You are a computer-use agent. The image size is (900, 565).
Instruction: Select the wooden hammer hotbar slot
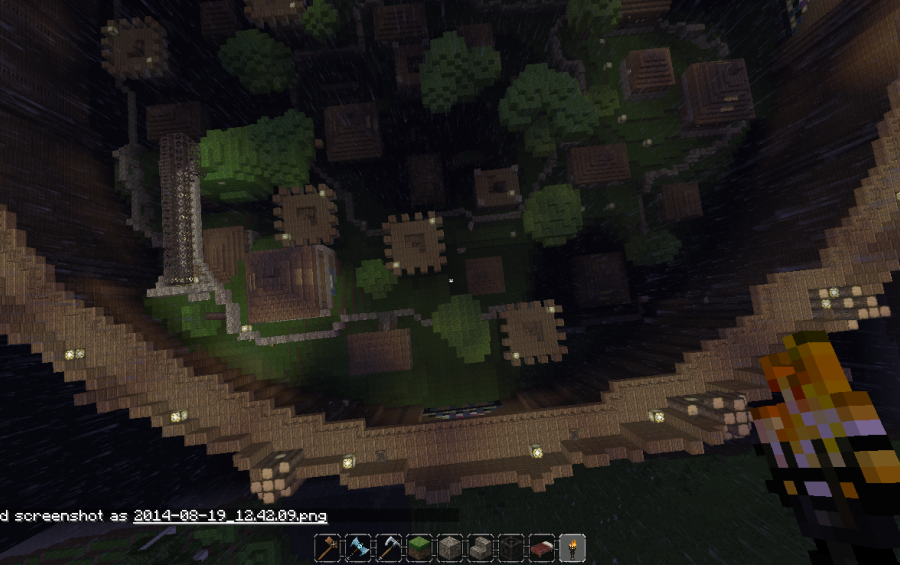(329, 548)
